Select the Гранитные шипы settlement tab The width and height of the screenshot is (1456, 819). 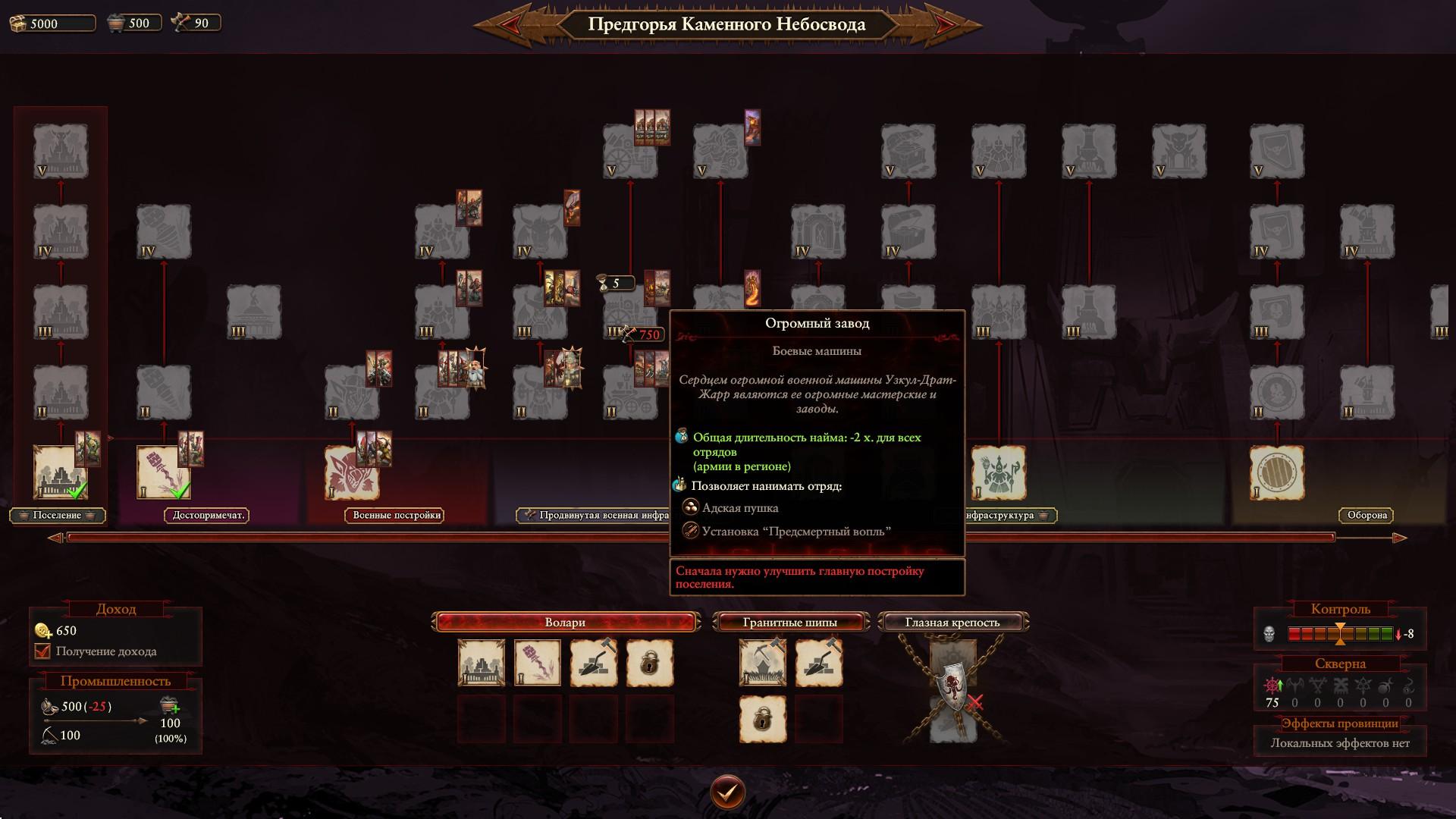(789, 623)
